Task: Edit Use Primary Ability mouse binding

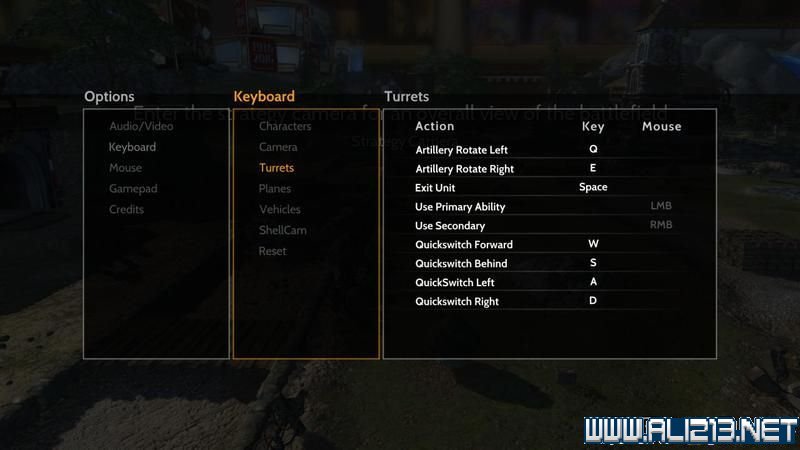Action: 661,206
